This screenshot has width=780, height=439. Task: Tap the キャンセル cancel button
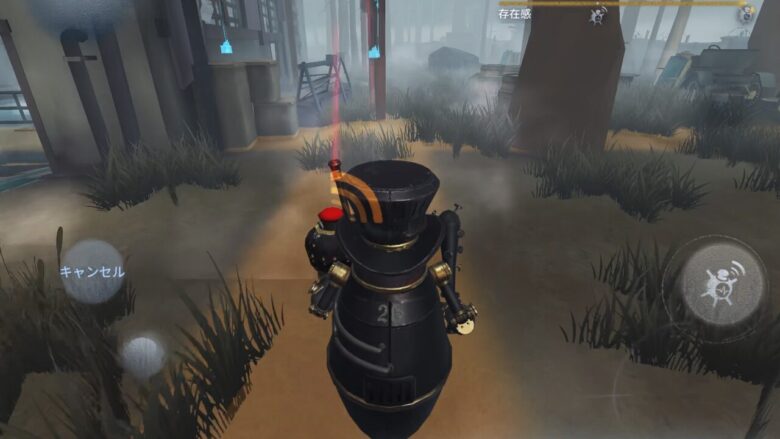(92, 271)
